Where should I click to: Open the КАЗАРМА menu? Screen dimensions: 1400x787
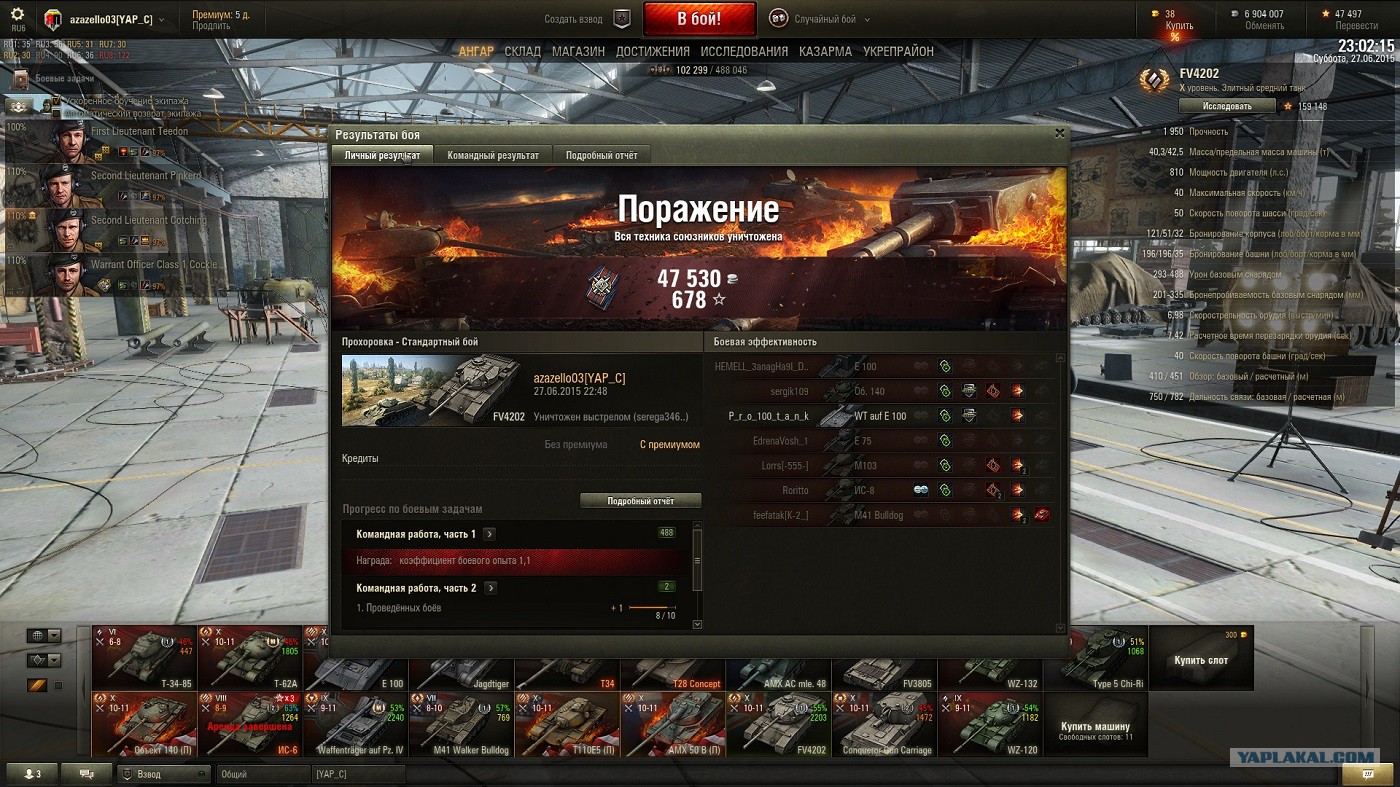coord(825,51)
